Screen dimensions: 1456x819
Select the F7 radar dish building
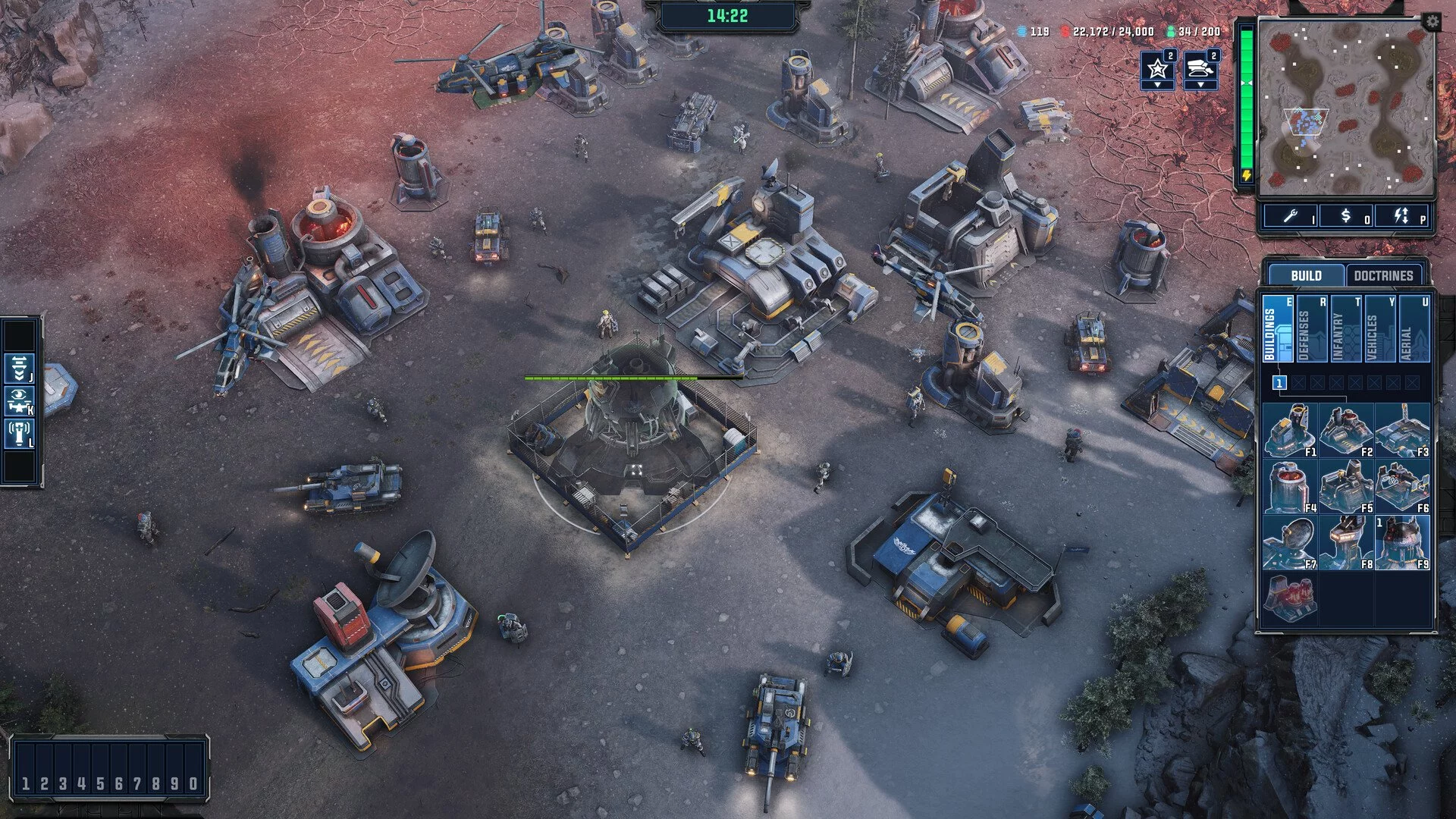[x=1289, y=542]
